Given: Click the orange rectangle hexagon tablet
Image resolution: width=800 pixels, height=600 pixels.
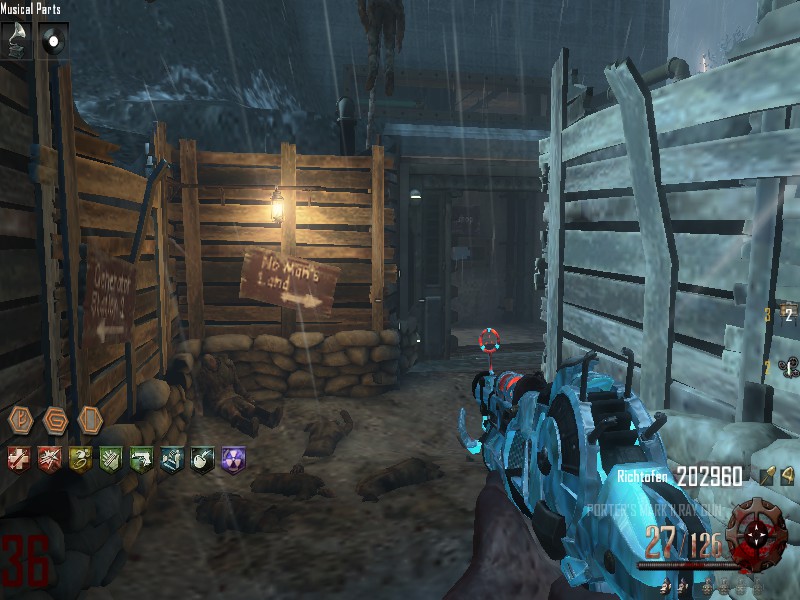Looking at the screenshot, I should tap(90, 419).
